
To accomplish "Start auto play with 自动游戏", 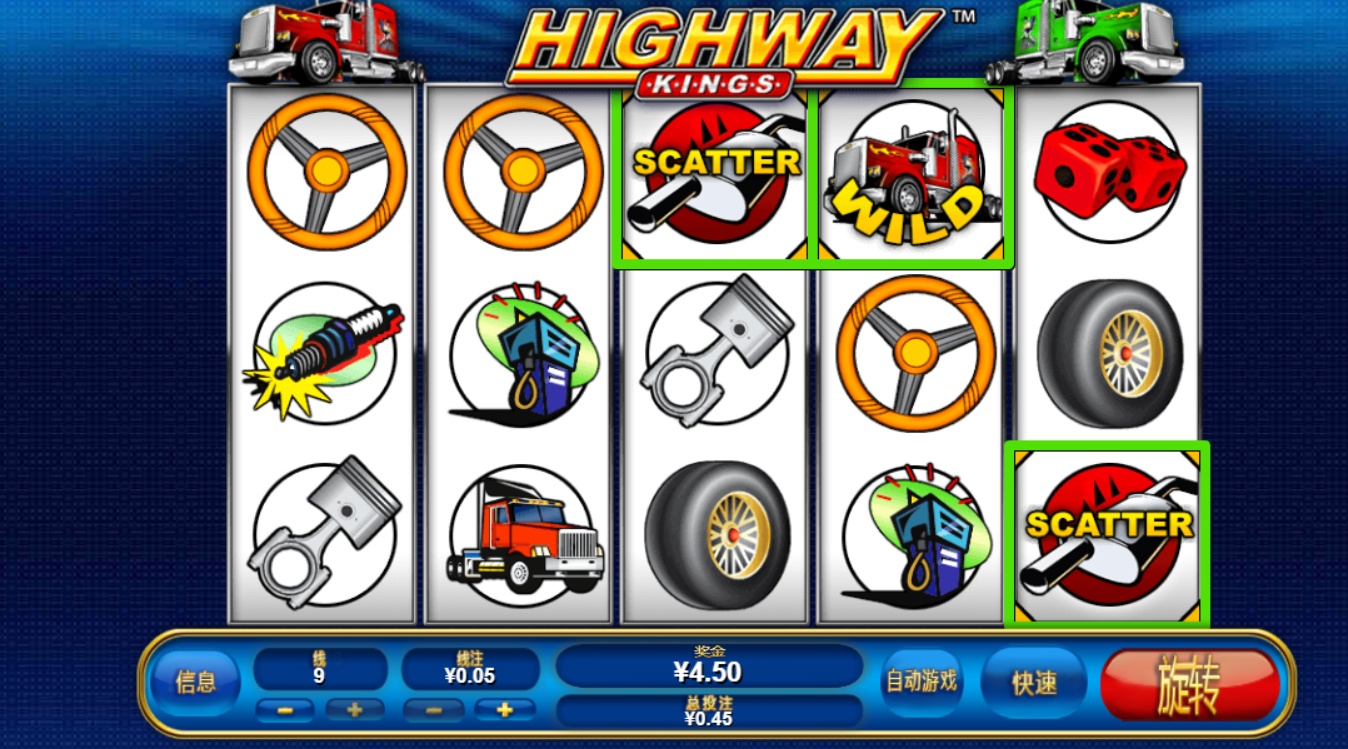I will pyautogui.click(x=921, y=682).
